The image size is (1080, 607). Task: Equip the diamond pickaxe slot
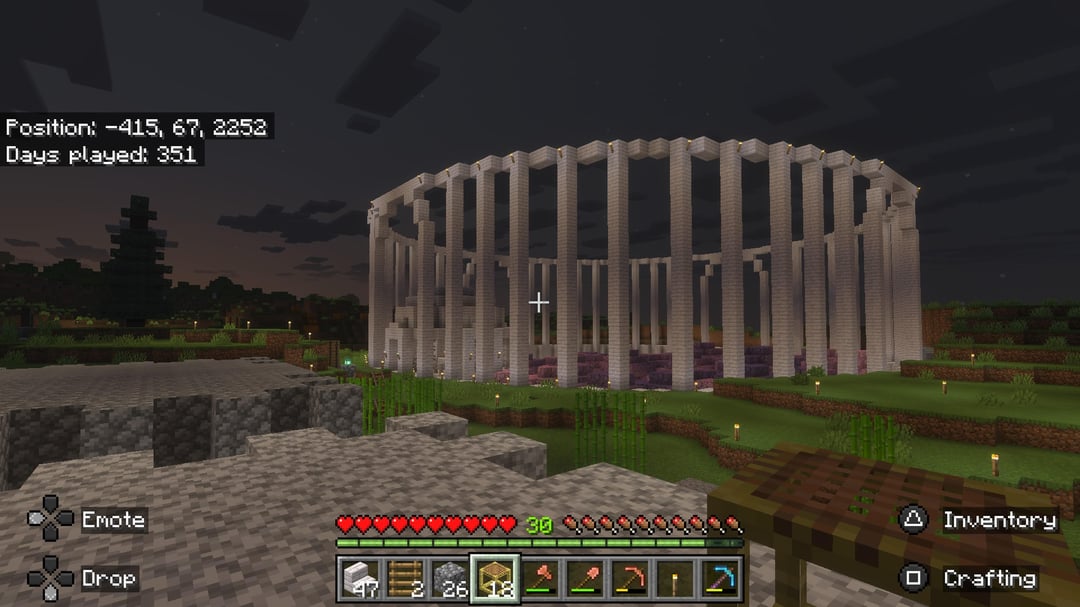click(x=720, y=578)
